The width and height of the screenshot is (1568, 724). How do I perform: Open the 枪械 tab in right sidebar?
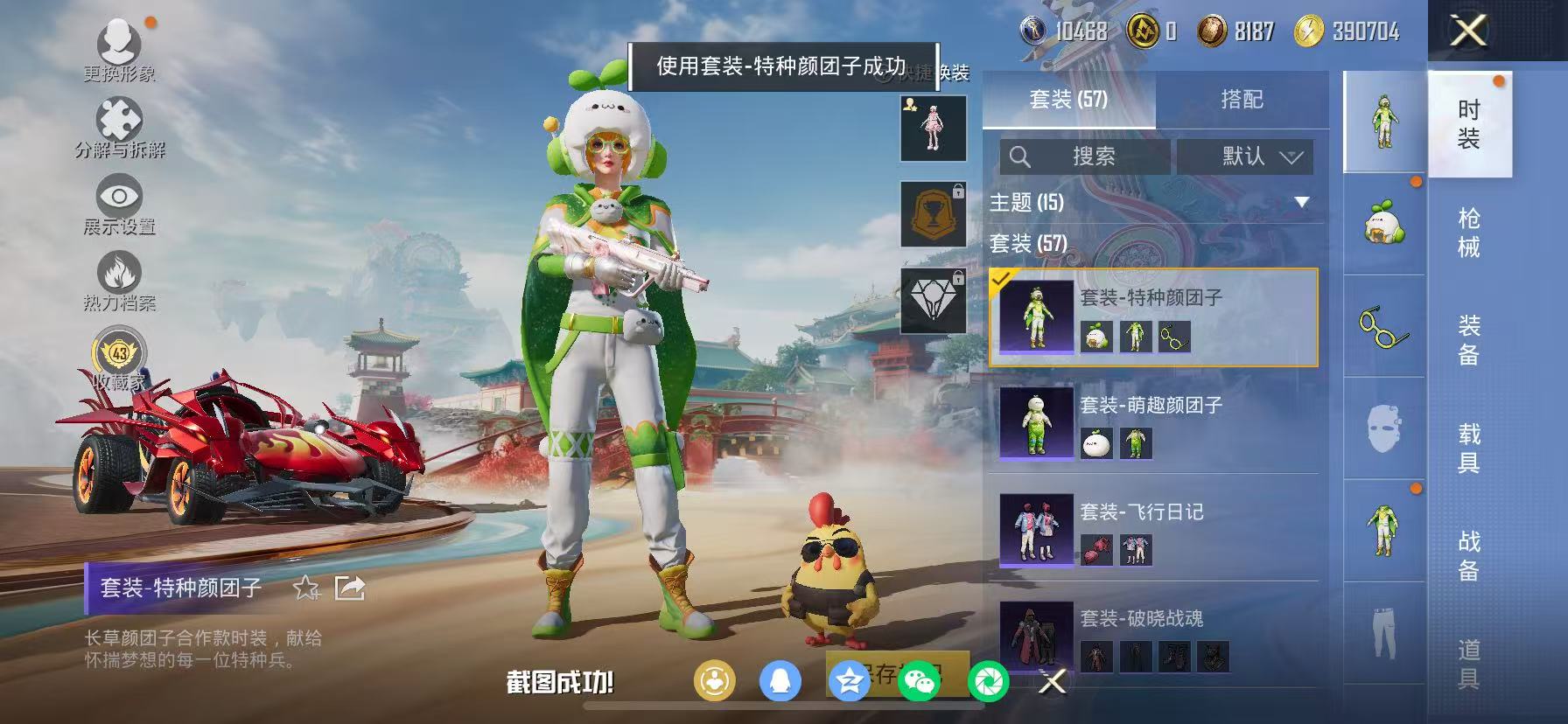[1466, 236]
